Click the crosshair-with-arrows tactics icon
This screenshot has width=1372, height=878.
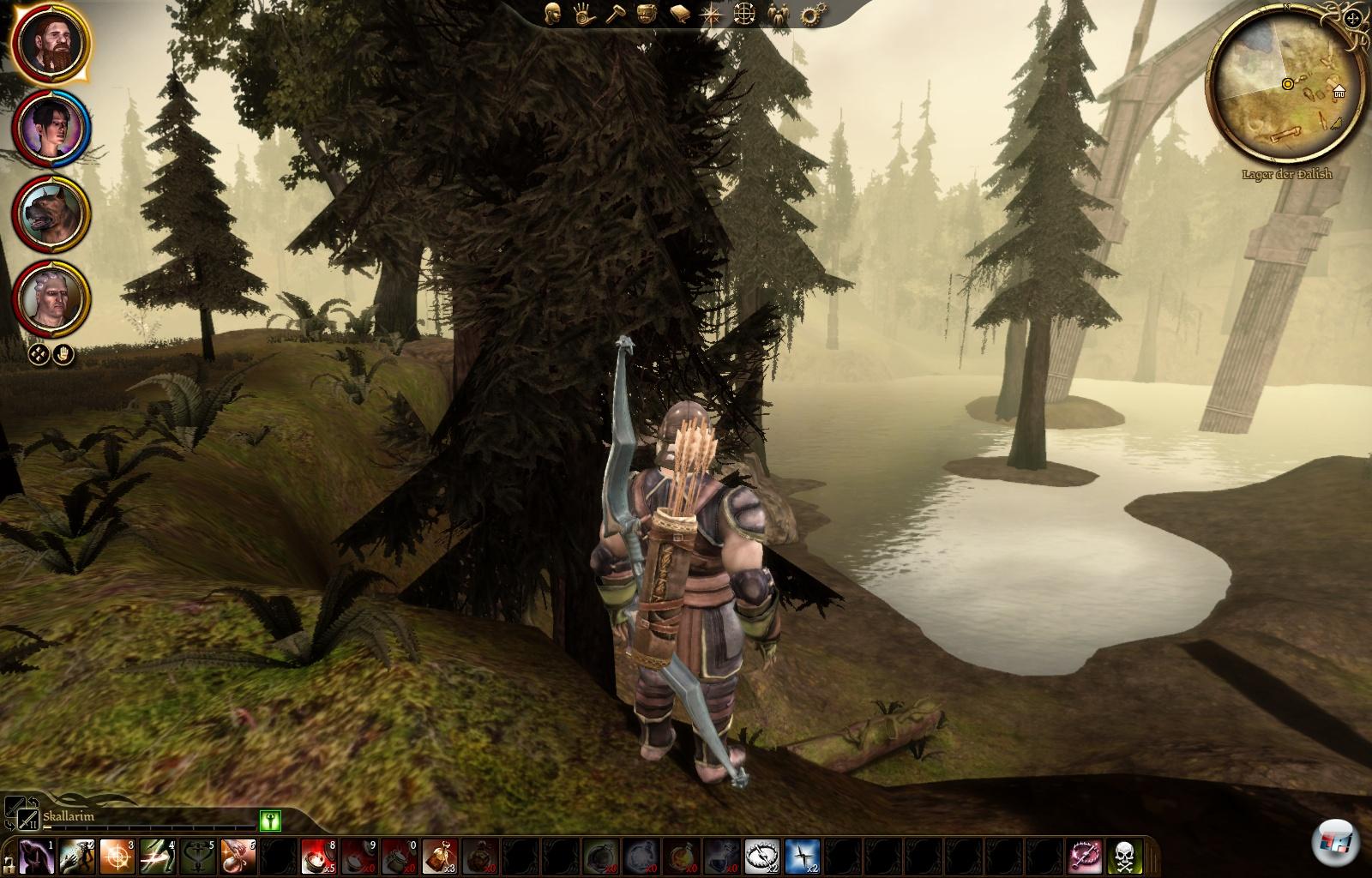(743, 15)
